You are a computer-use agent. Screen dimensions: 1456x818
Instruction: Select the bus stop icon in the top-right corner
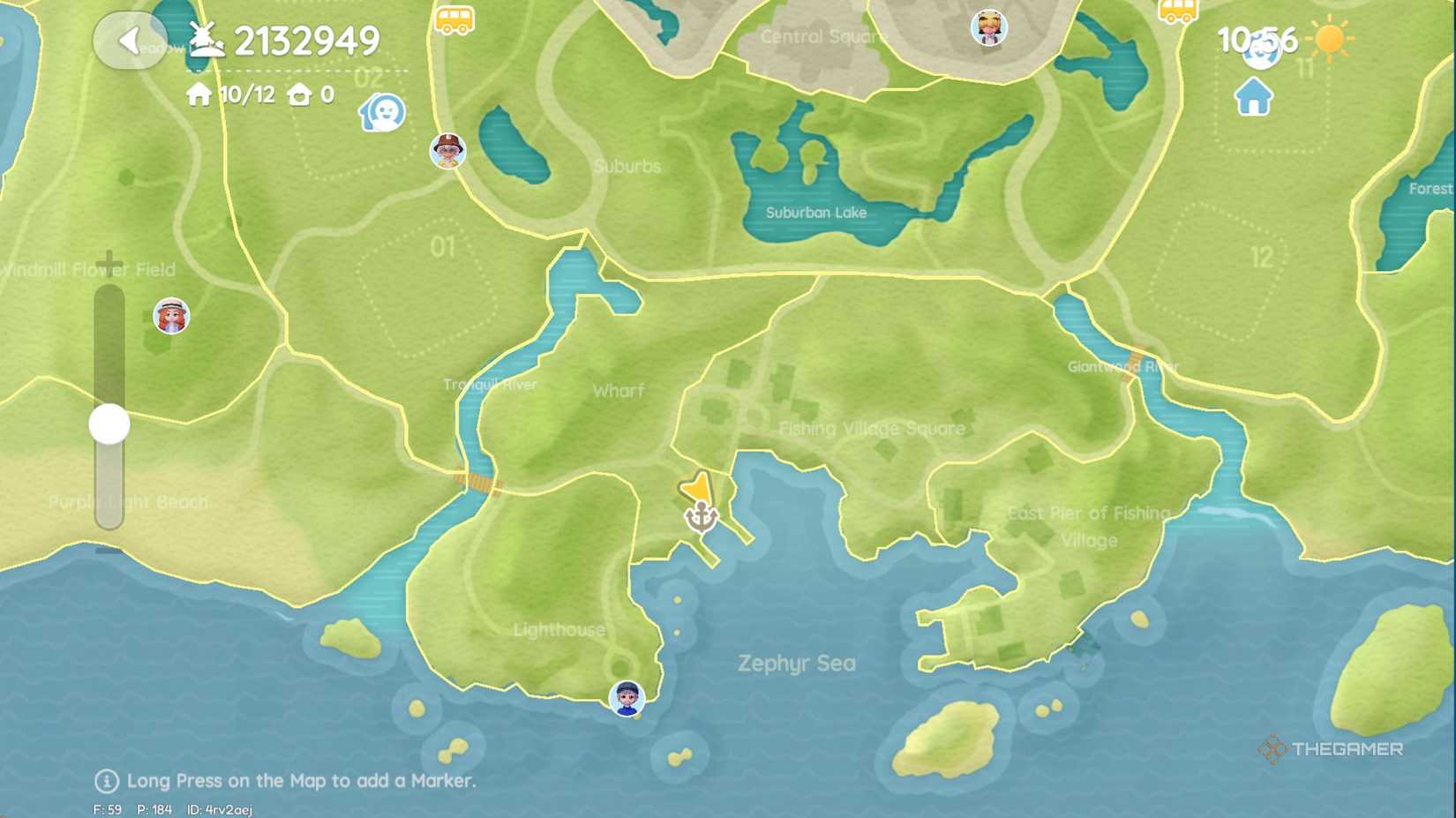coord(1179,11)
